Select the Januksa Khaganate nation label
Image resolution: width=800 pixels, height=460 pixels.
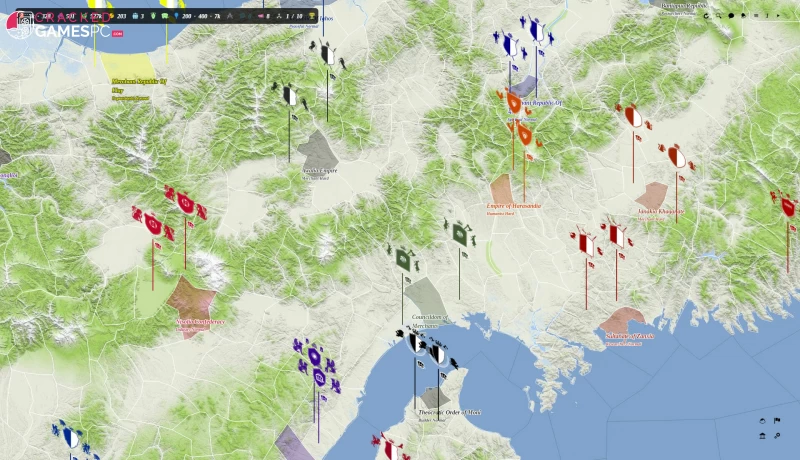[660, 212]
